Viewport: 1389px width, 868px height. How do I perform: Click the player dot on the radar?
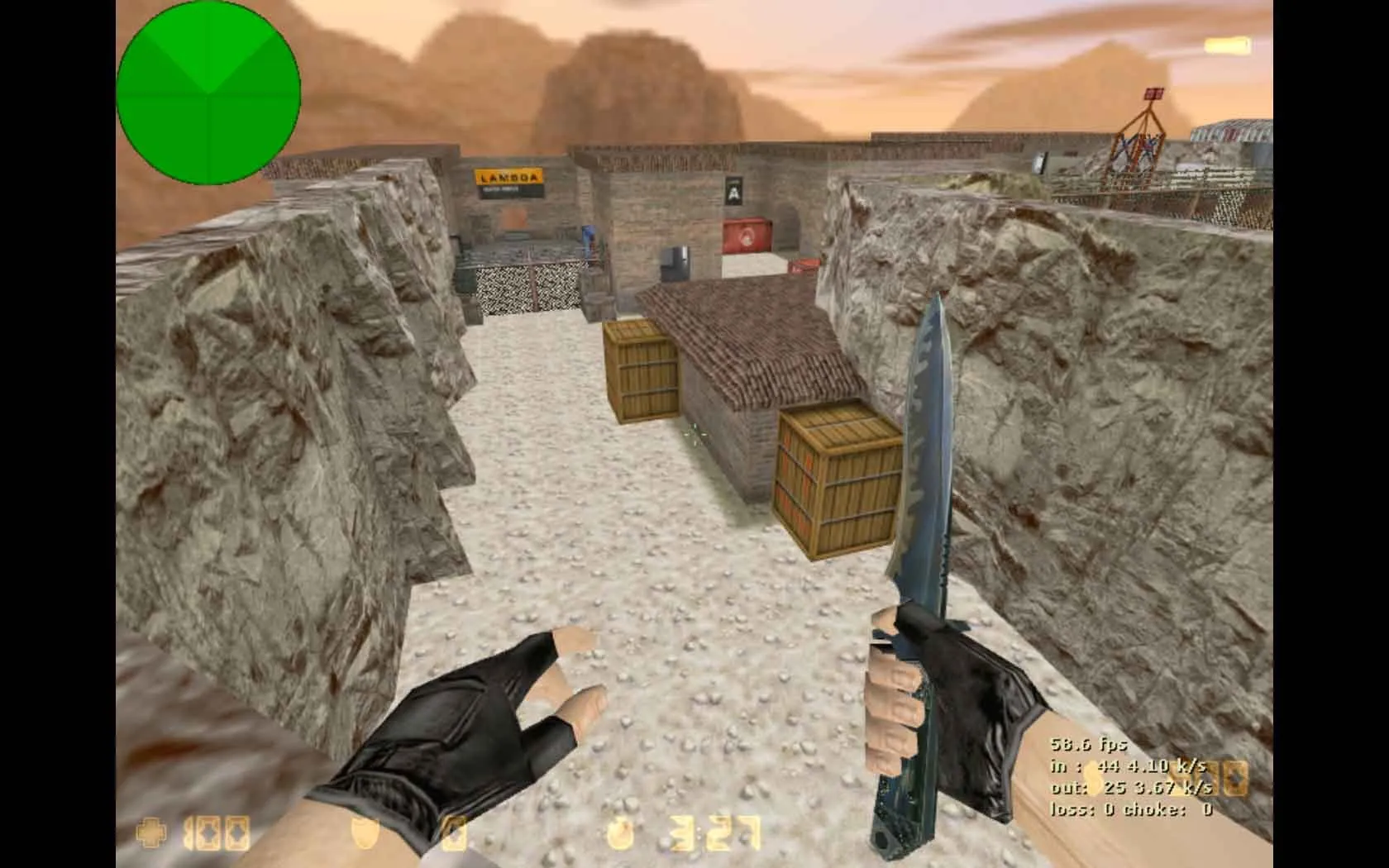click(211, 91)
